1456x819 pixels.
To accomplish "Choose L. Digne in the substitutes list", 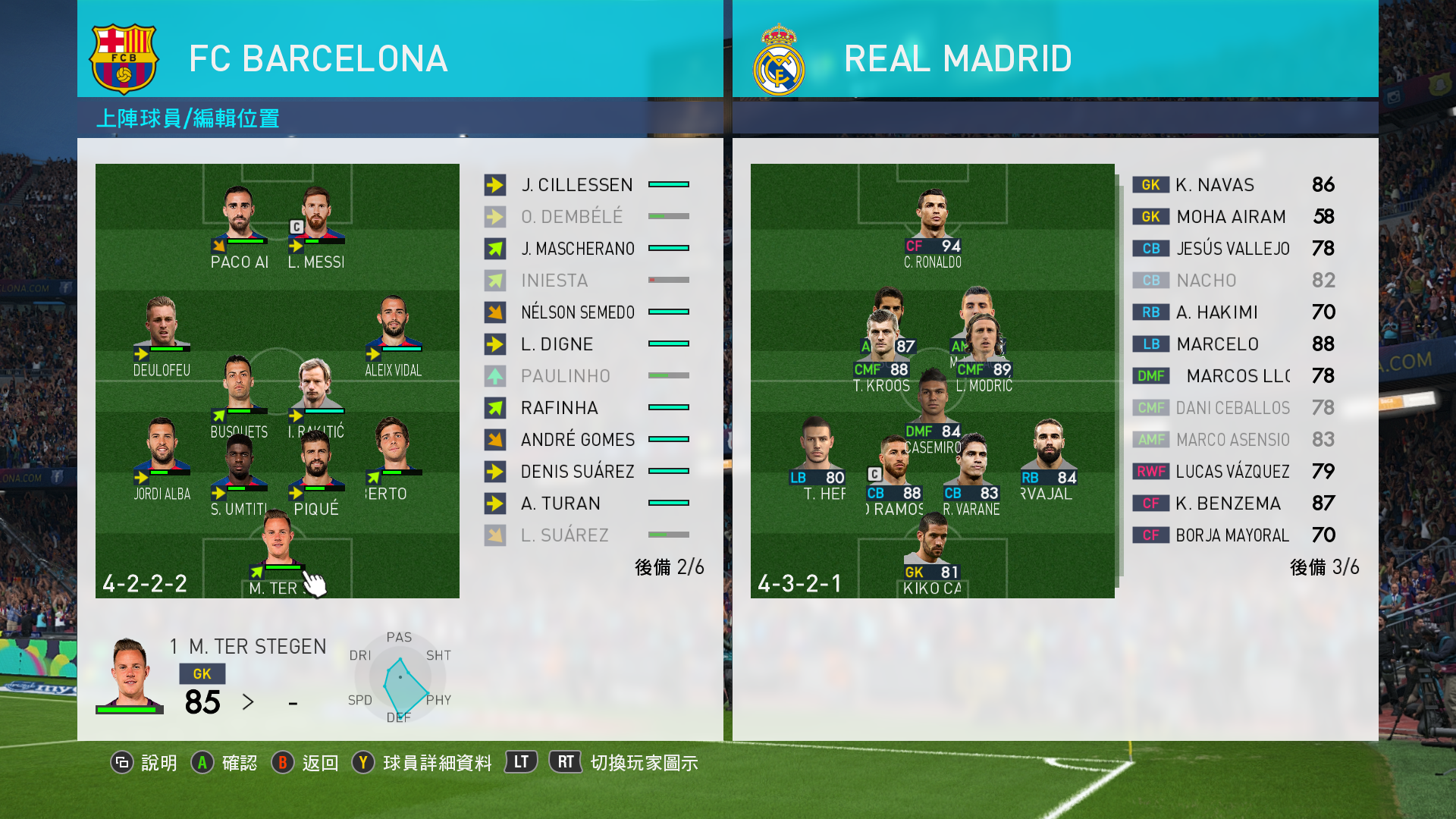I will click(x=557, y=344).
